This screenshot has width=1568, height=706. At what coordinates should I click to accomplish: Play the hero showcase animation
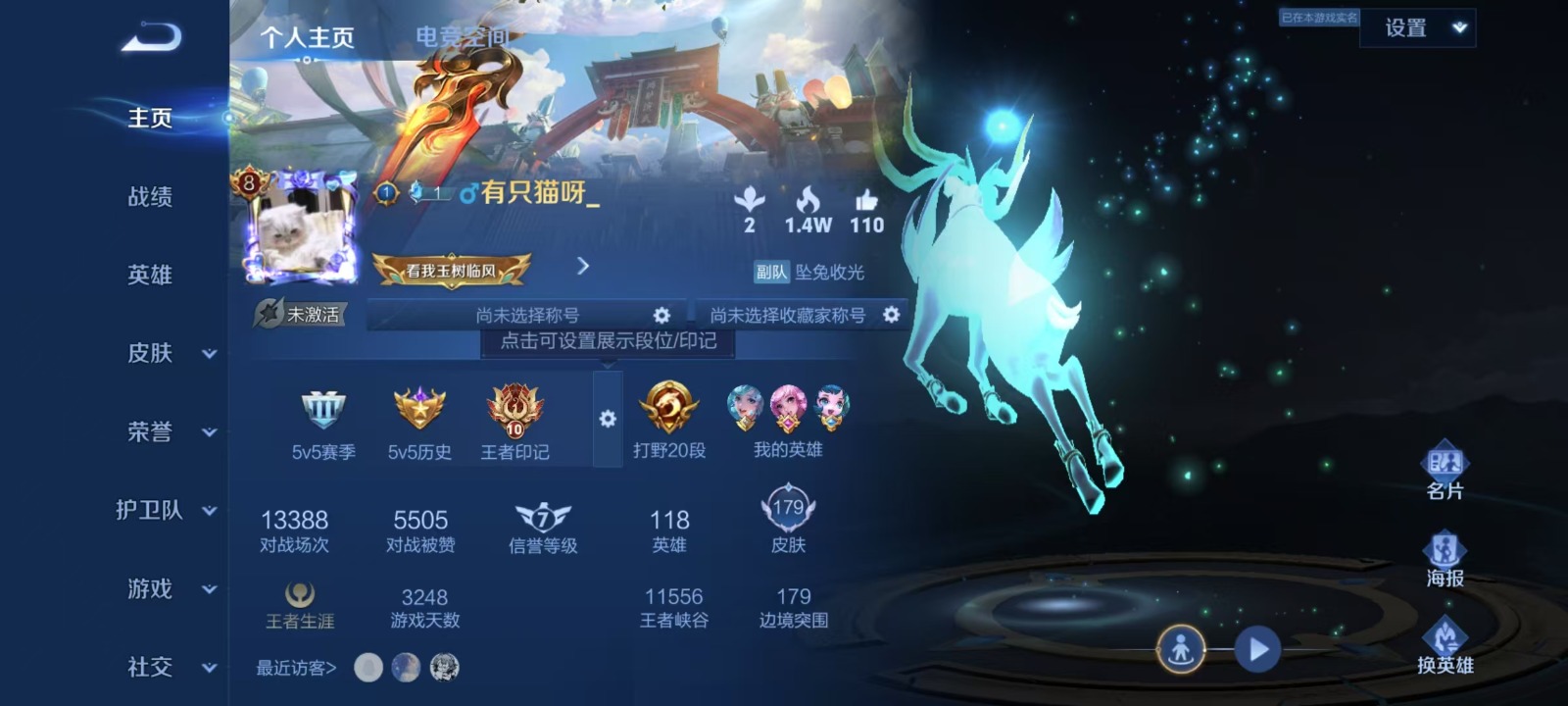point(1257,649)
